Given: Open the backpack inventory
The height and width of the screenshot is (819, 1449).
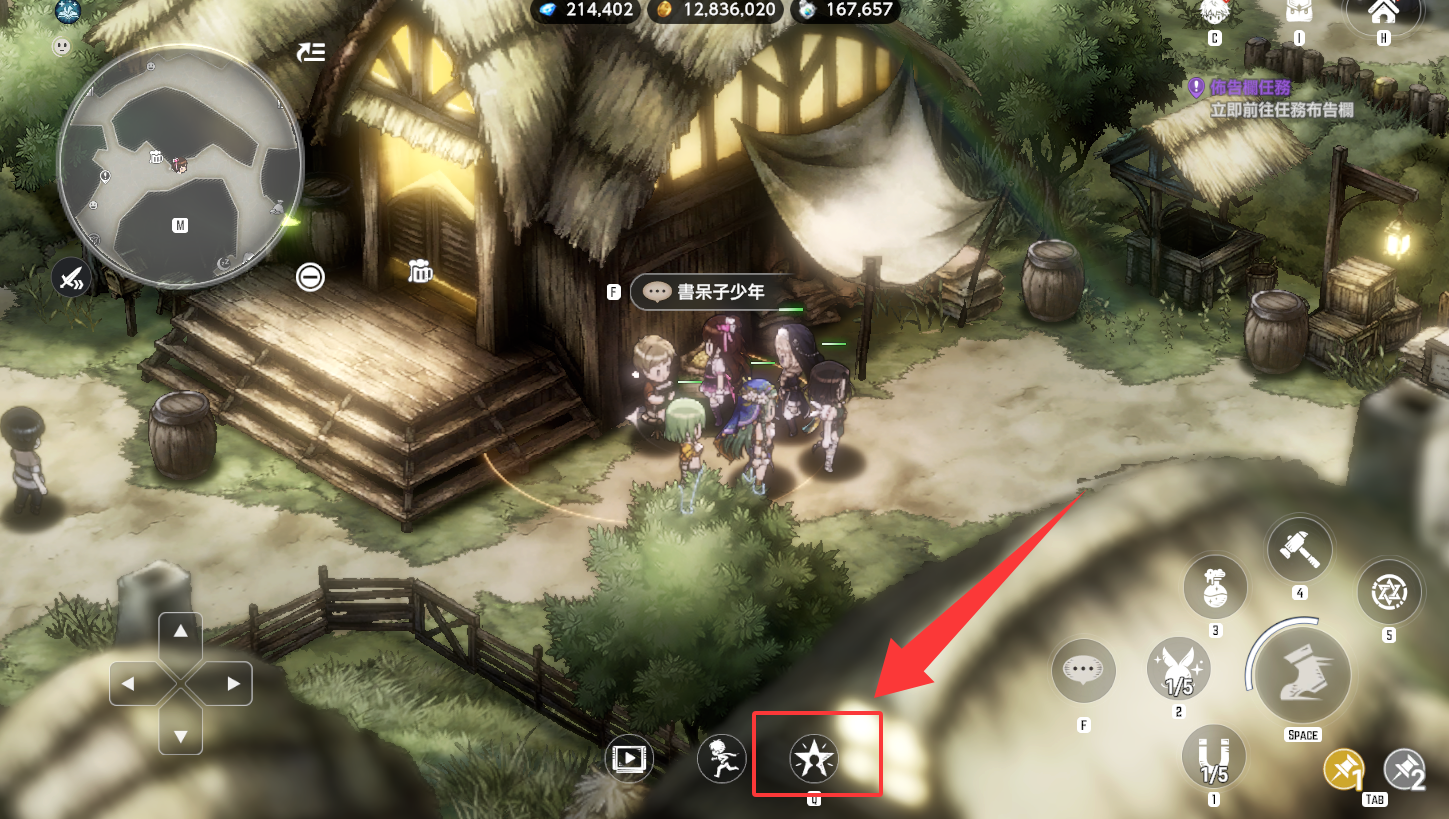Looking at the screenshot, I should coord(1298,14).
